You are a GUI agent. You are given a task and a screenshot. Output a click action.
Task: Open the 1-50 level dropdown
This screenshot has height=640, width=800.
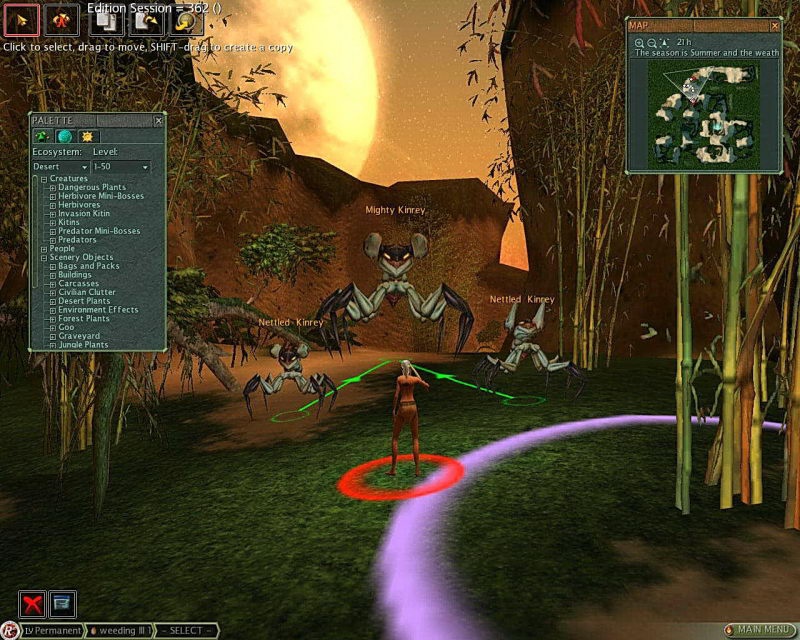point(121,166)
